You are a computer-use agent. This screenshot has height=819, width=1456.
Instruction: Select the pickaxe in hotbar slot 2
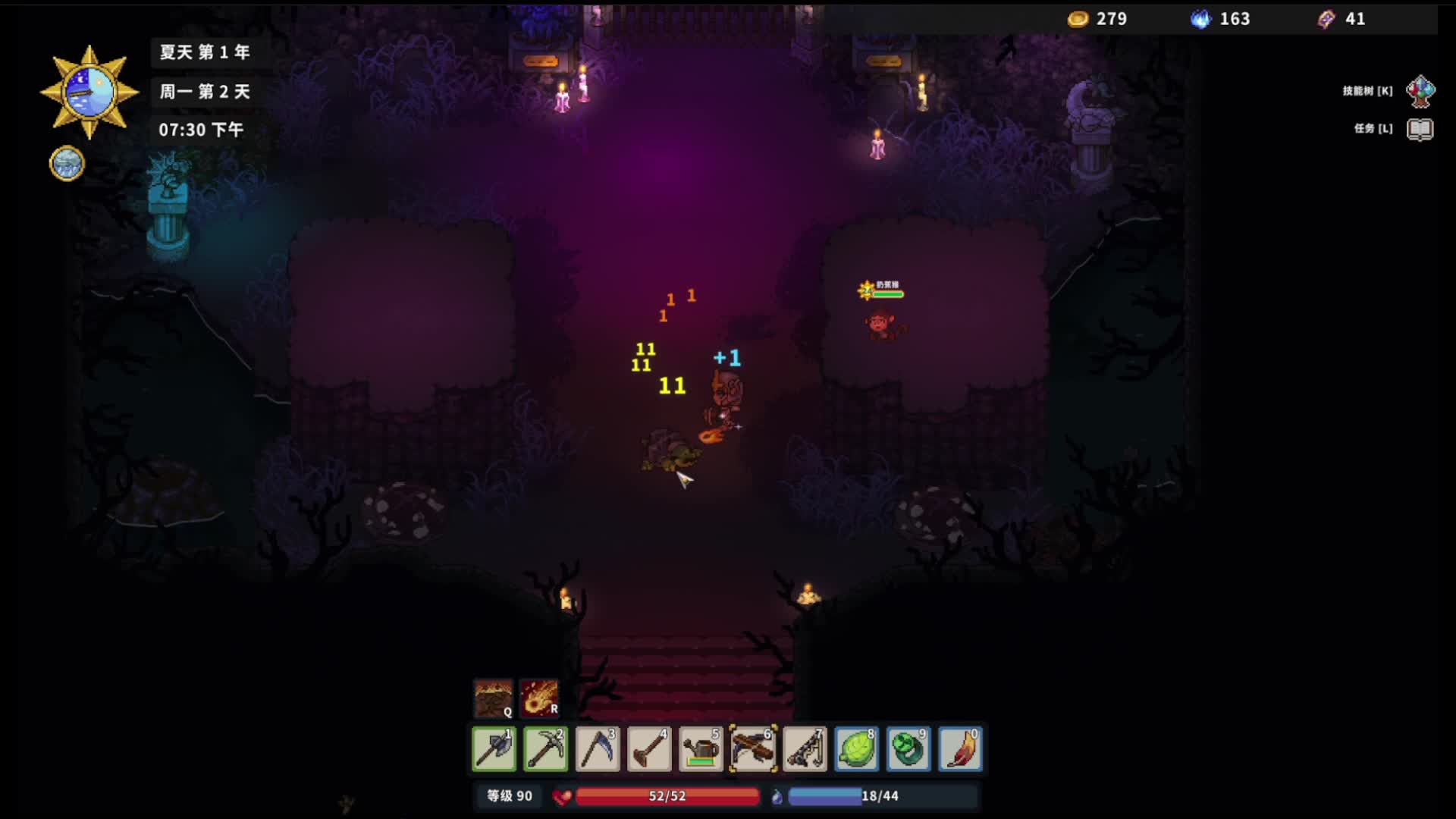pyautogui.click(x=545, y=749)
